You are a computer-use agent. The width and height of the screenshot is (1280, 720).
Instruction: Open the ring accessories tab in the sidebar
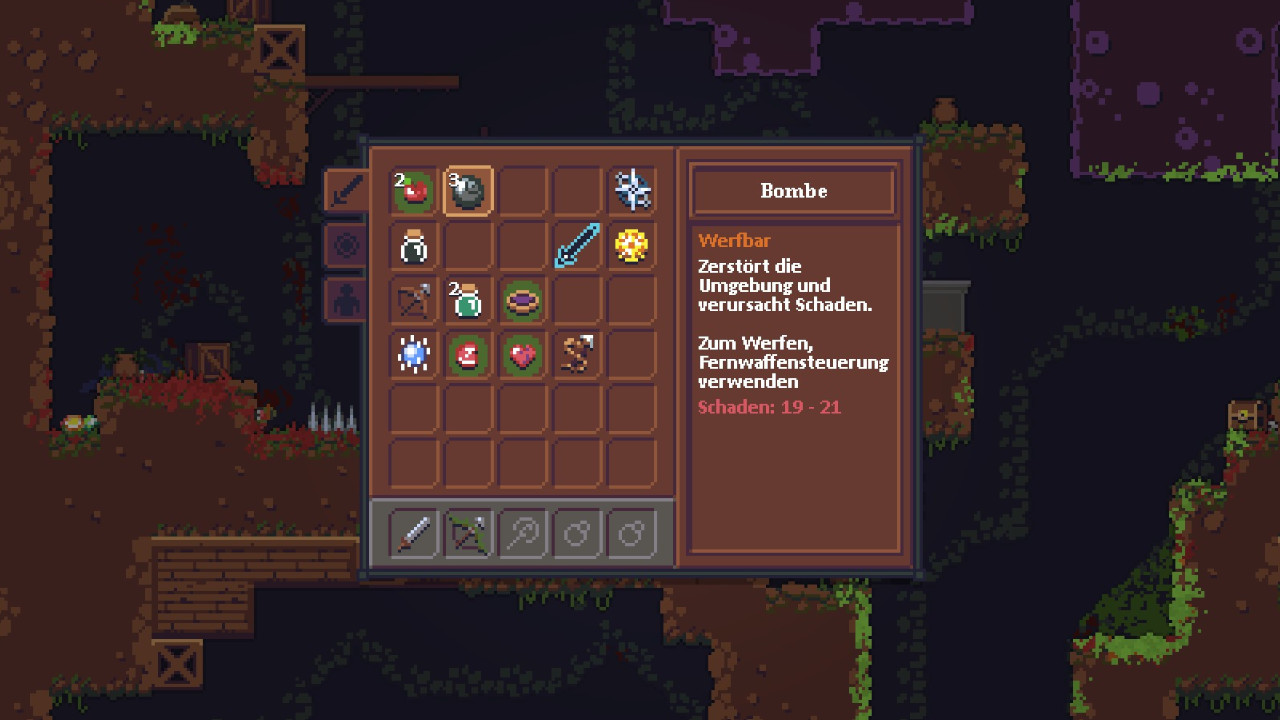(x=345, y=245)
